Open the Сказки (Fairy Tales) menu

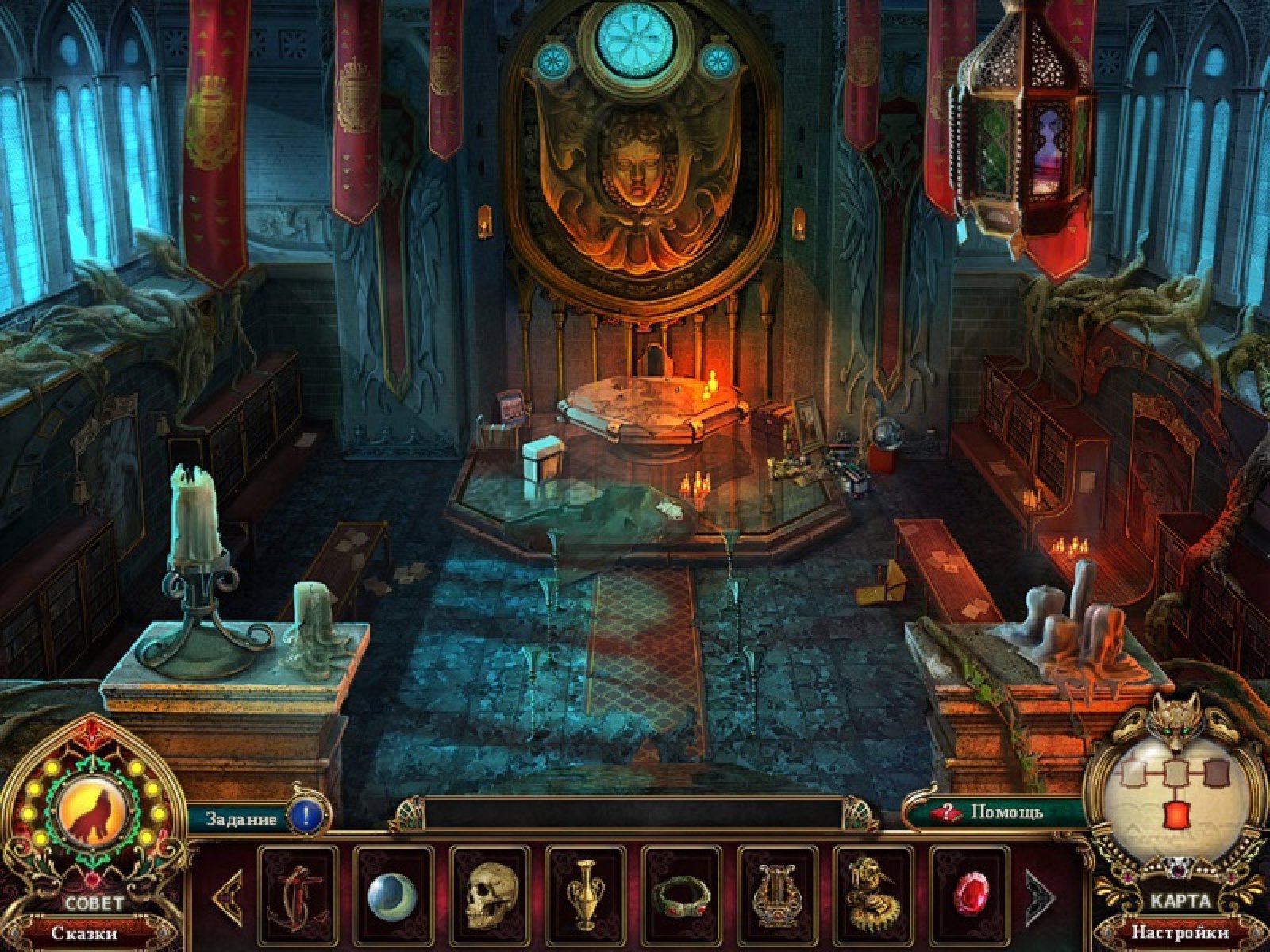coord(84,933)
